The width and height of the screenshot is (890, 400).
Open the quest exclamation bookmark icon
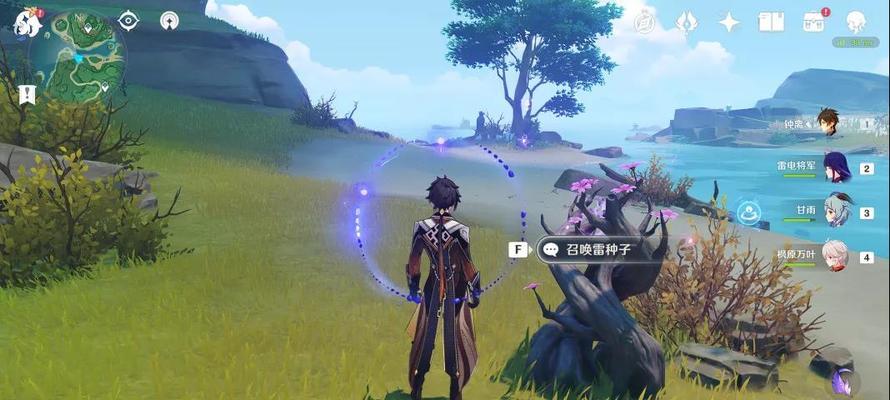[27, 95]
